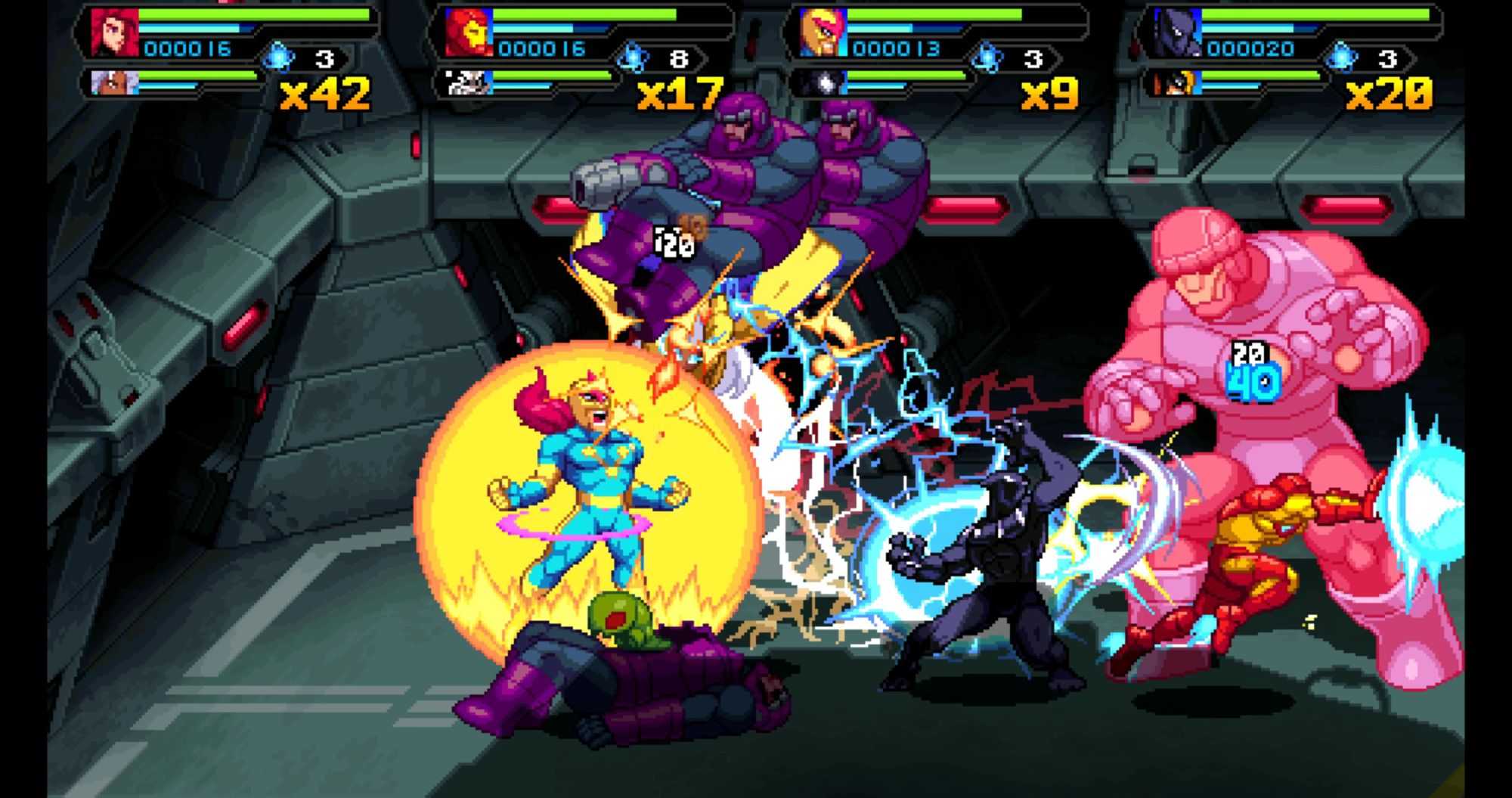Click the blue atom icon beside Iron Man's 8
The width and height of the screenshot is (1512, 798).
[631, 57]
